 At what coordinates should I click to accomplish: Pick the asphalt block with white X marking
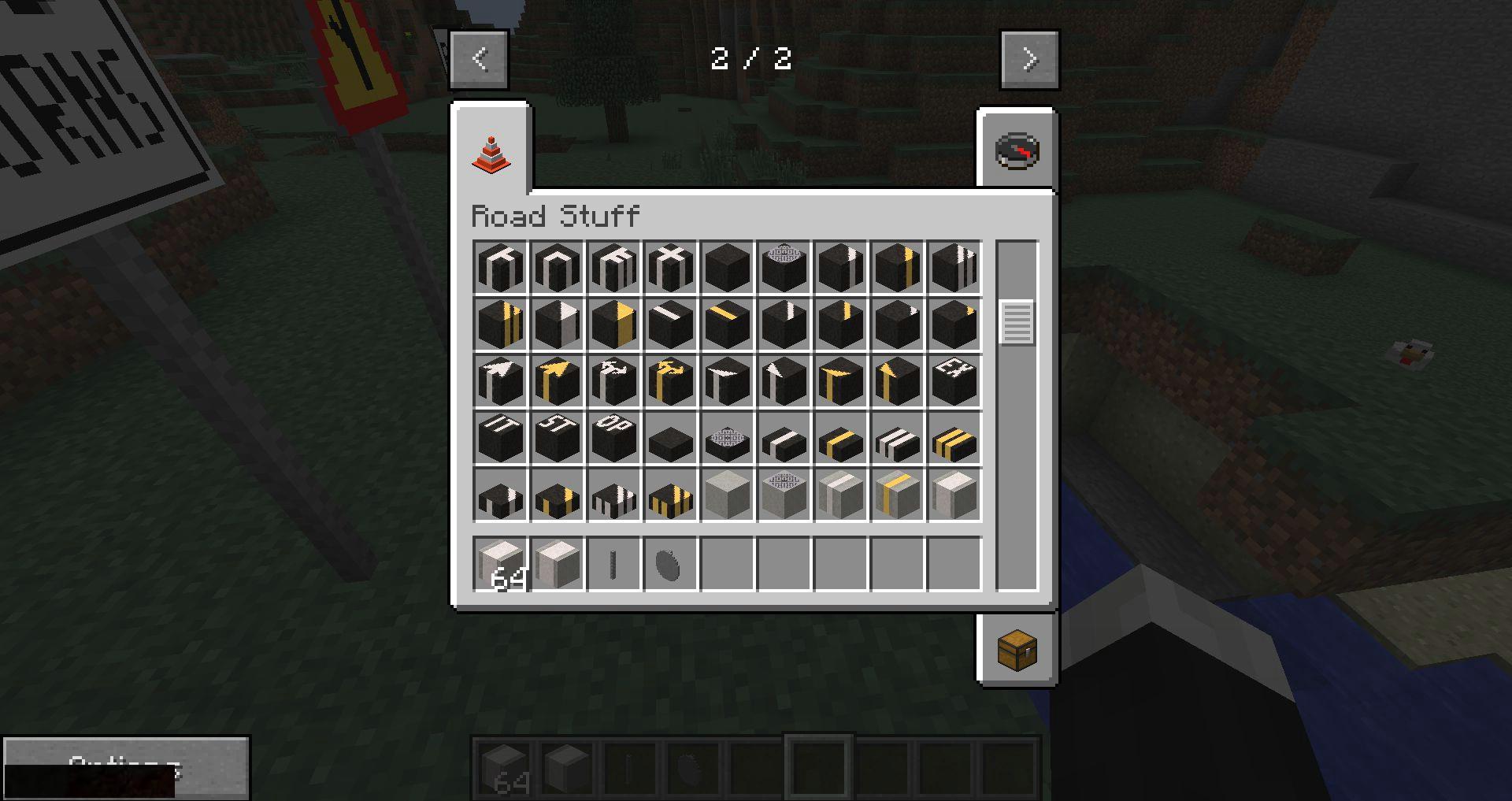click(670, 267)
